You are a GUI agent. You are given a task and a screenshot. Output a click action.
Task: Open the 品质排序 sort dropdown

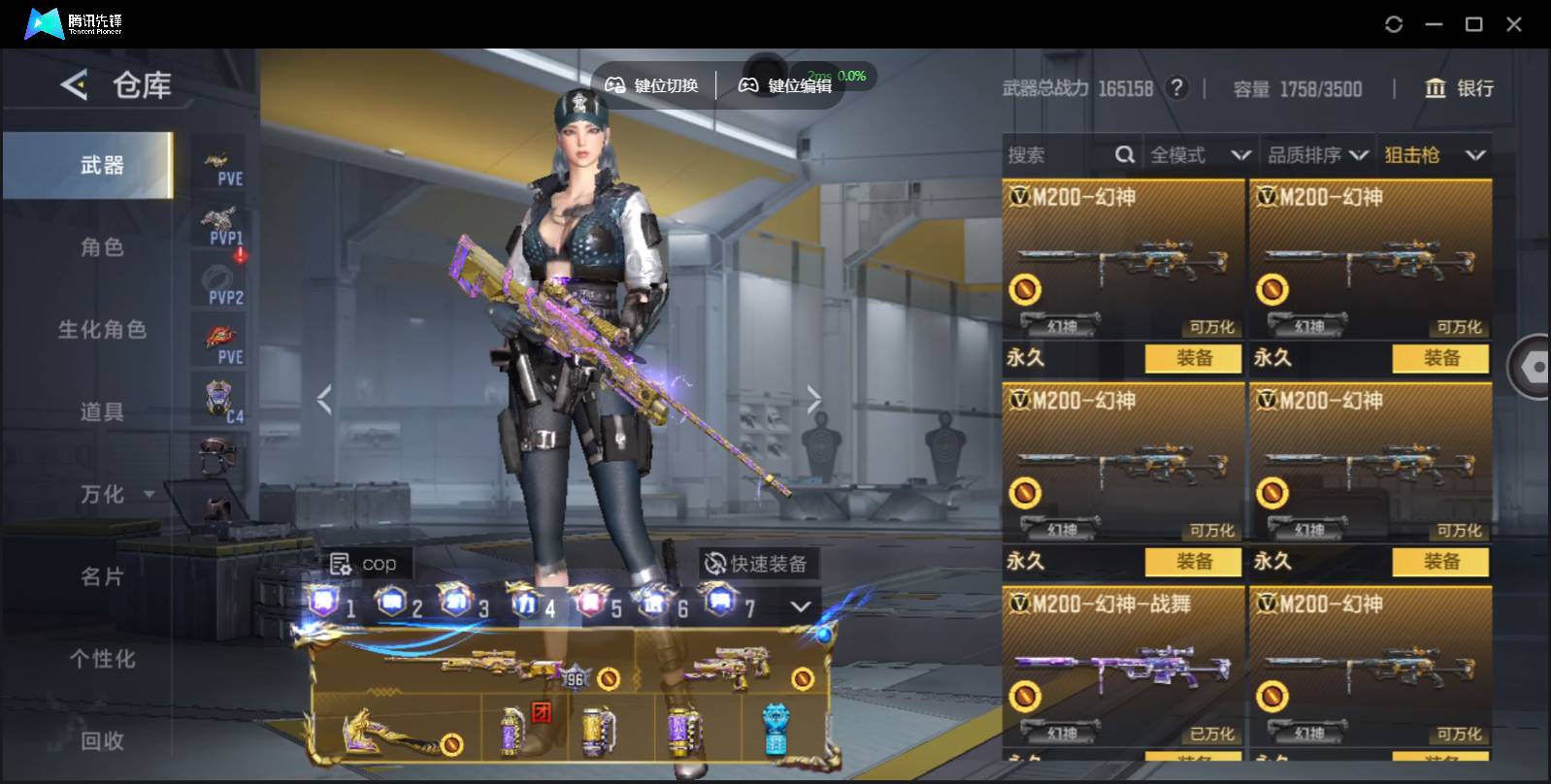tap(1317, 155)
